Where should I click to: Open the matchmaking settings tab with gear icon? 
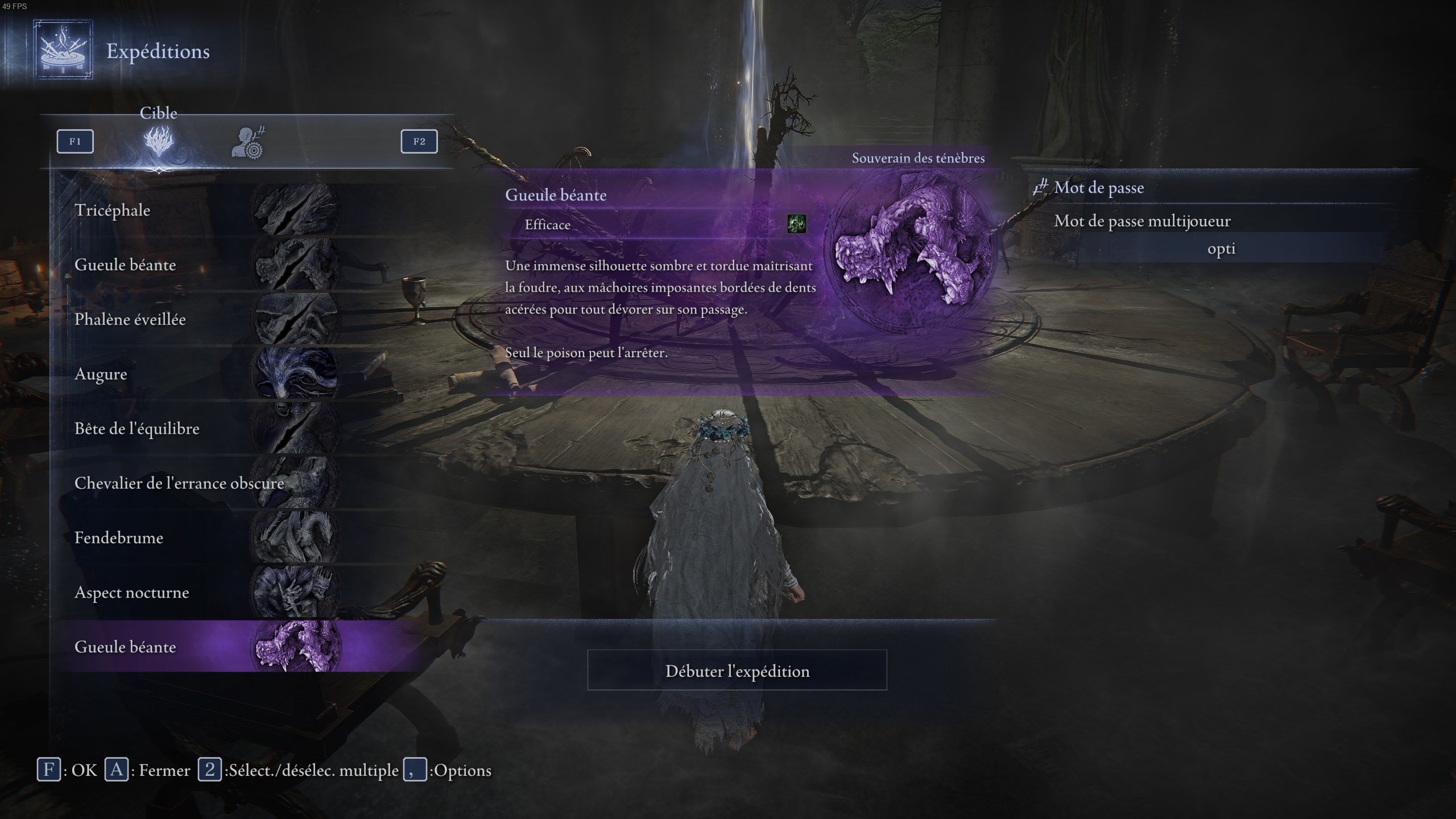click(249, 143)
